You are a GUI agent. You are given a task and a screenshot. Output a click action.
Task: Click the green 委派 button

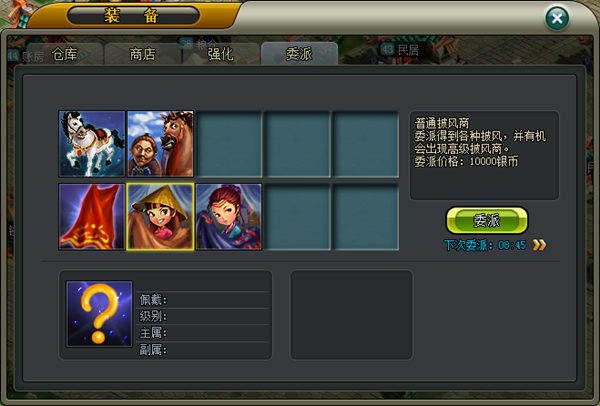(x=486, y=220)
